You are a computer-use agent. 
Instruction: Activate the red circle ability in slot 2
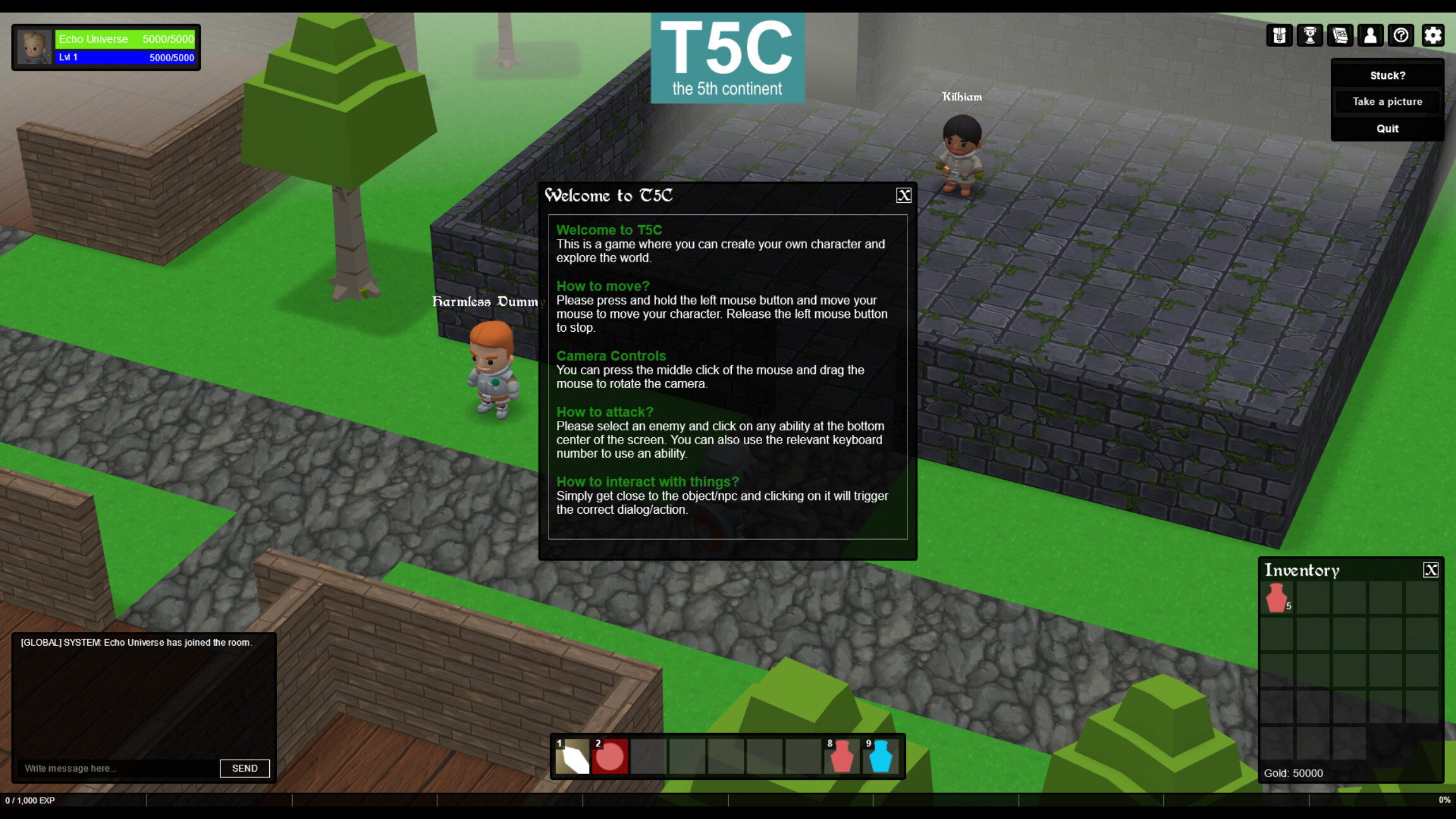coord(610,756)
